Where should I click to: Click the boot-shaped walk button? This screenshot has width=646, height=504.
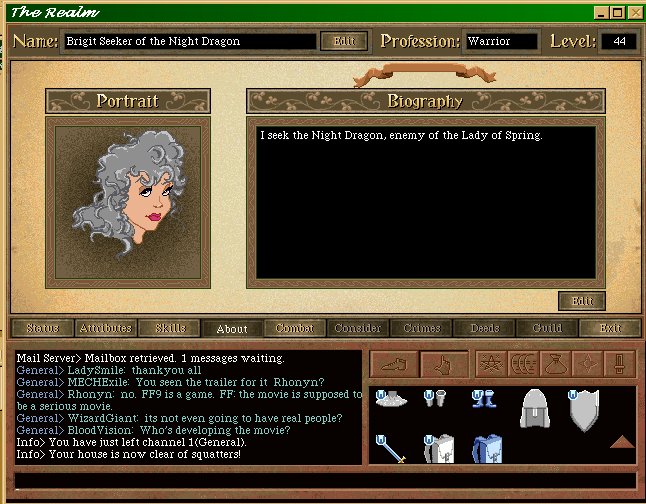point(393,364)
